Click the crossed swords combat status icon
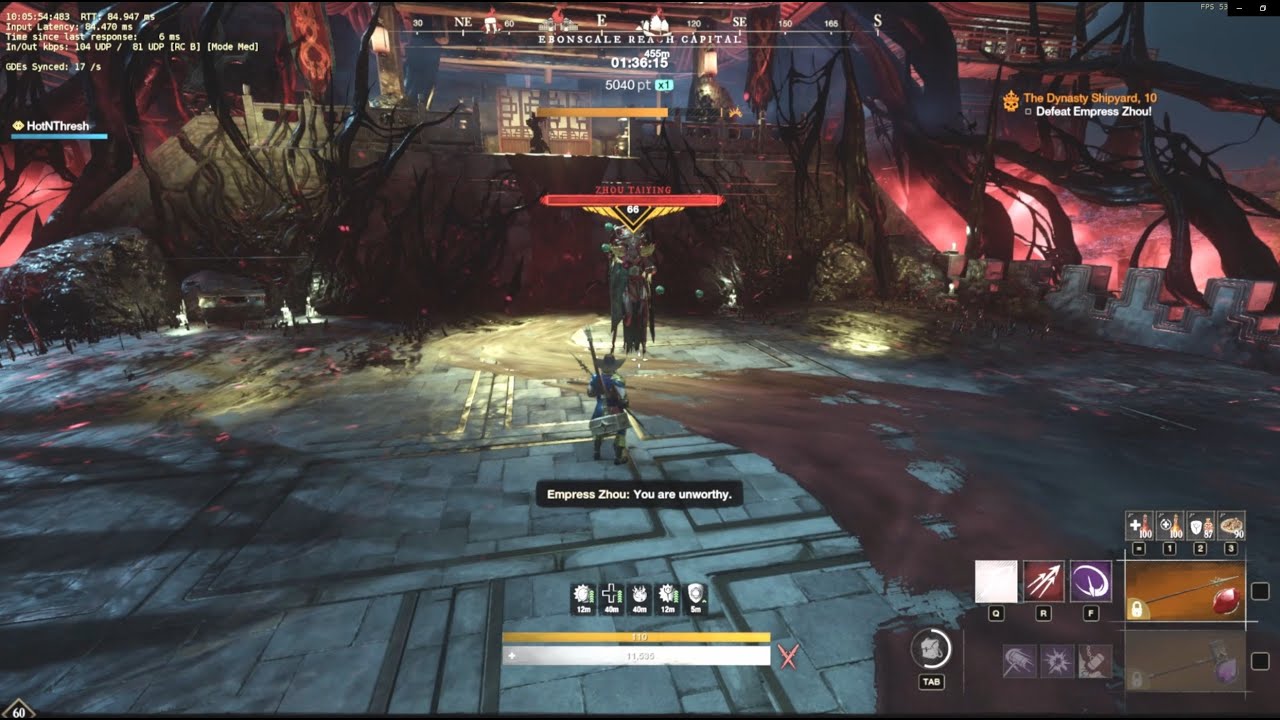The height and width of the screenshot is (720, 1280). click(789, 656)
